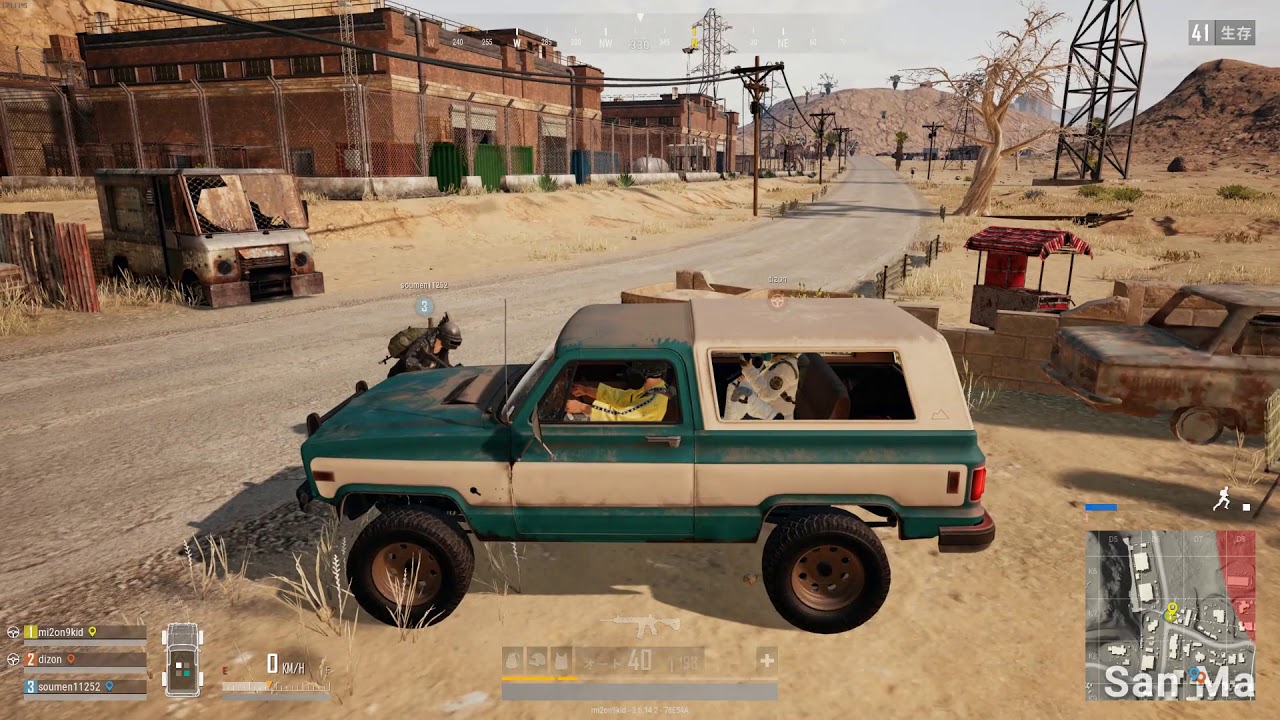Image resolution: width=1280 pixels, height=720 pixels.
Task: Click the steering wheel icon beside mi2on9kid
Action: 13,632
